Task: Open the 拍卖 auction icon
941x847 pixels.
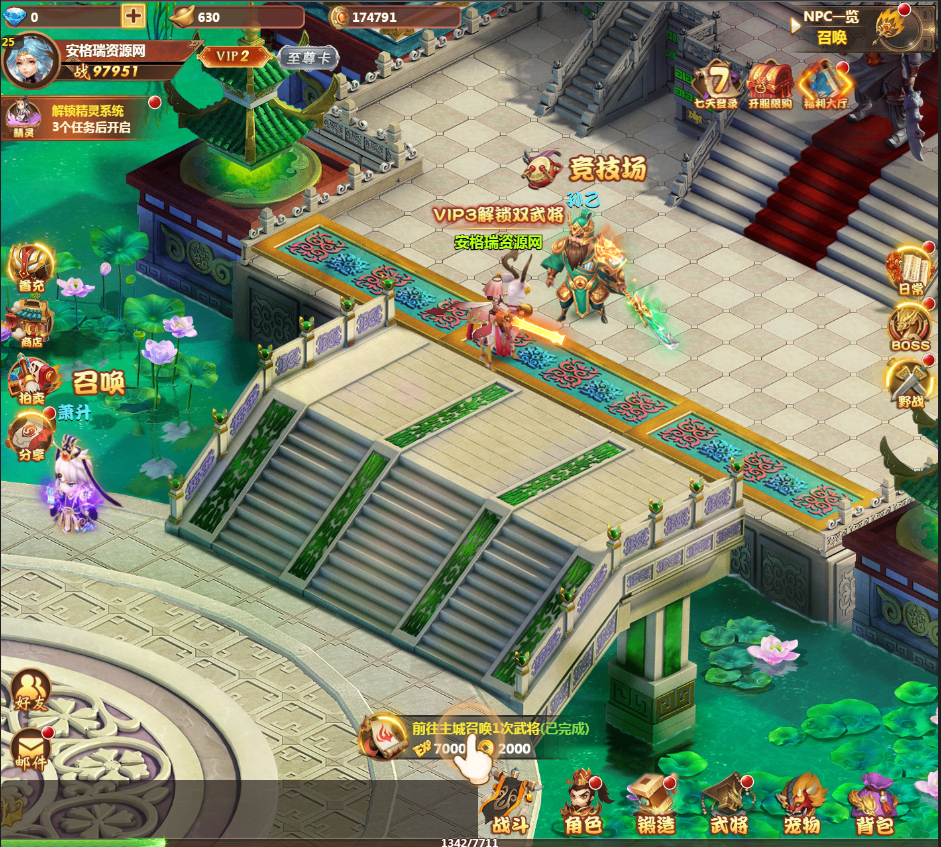Action: [30, 379]
